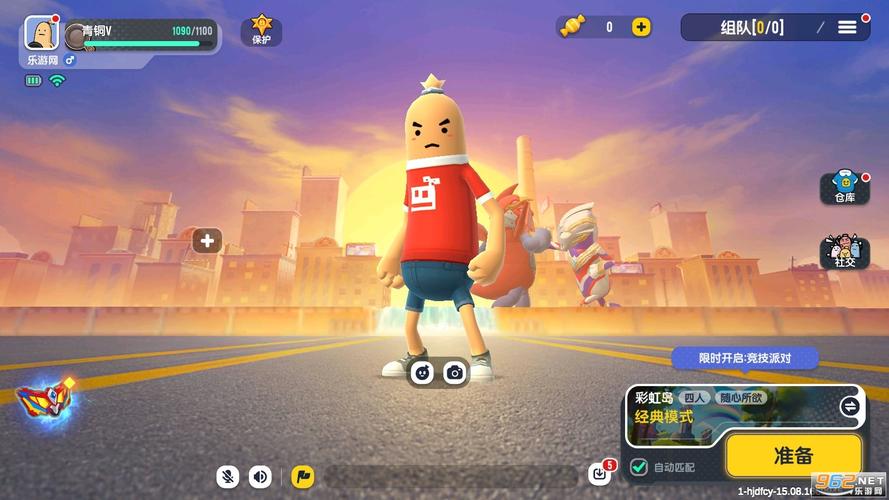Open the 保护 star badge
This screenshot has width=889, height=500.
point(261,30)
